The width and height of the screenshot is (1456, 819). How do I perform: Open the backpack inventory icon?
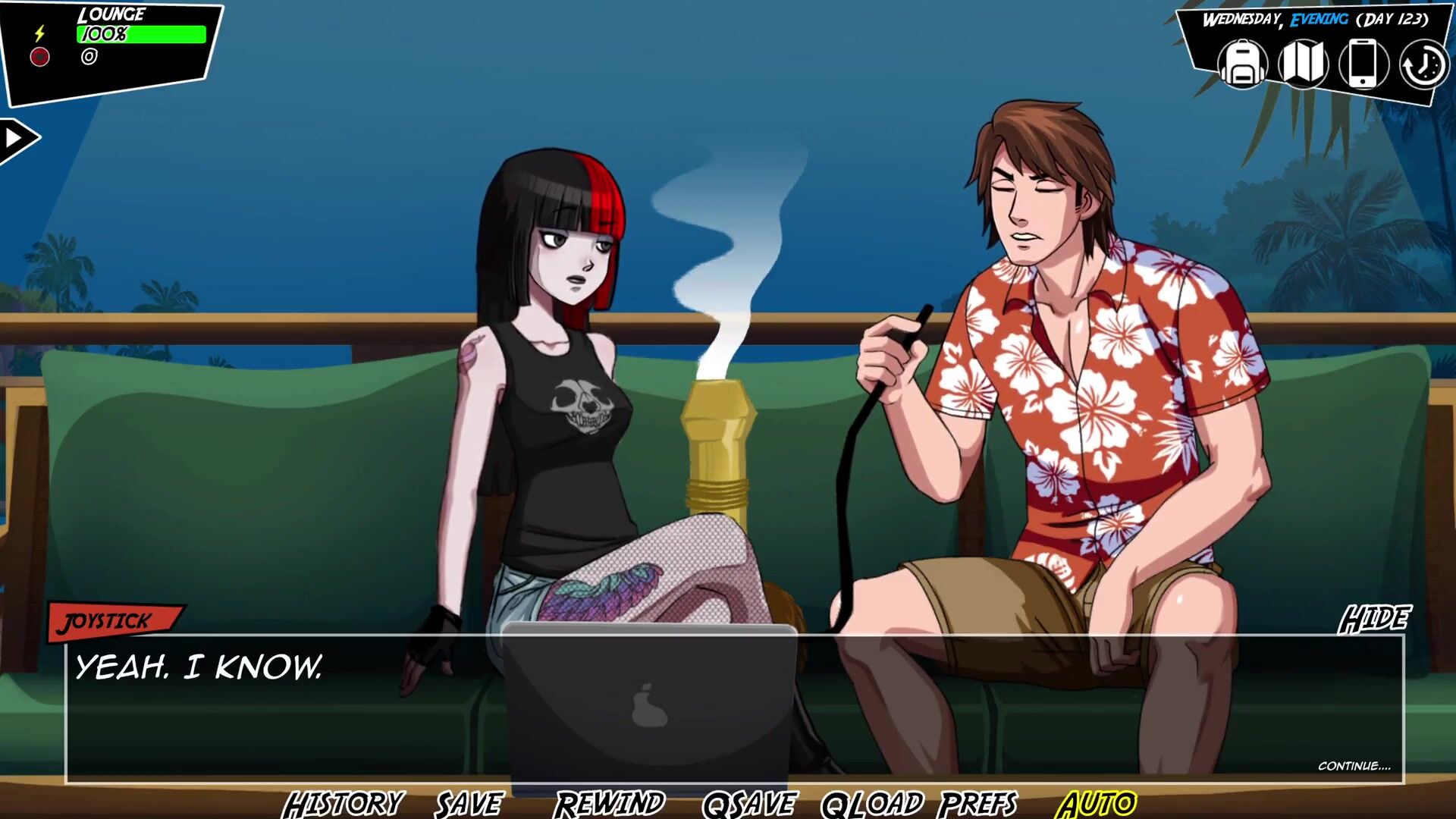pyautogui.click(x=1242, y=64)
